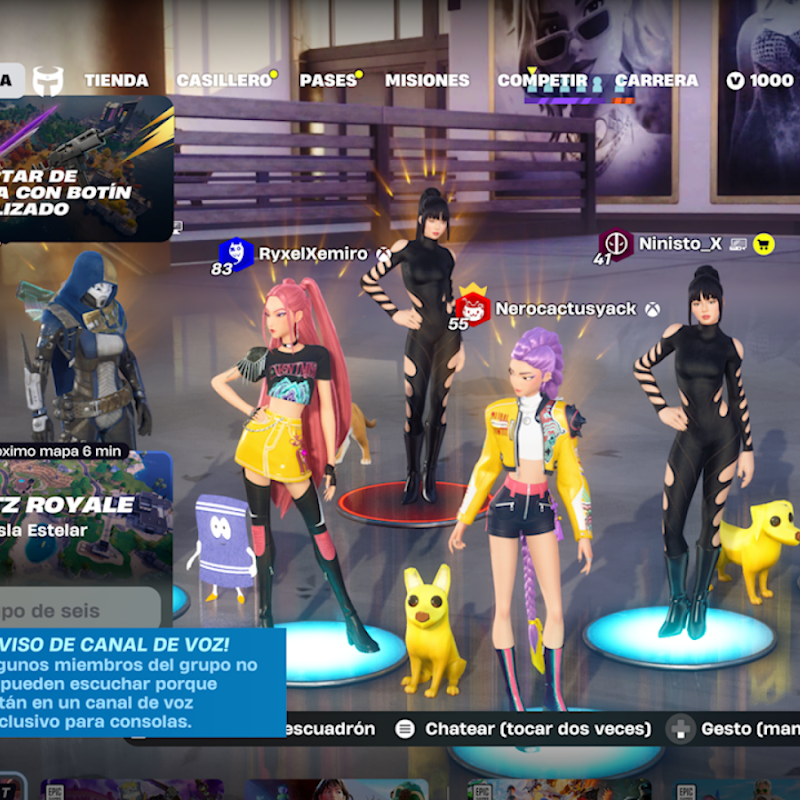Open the Pases tab

point(328,80)
